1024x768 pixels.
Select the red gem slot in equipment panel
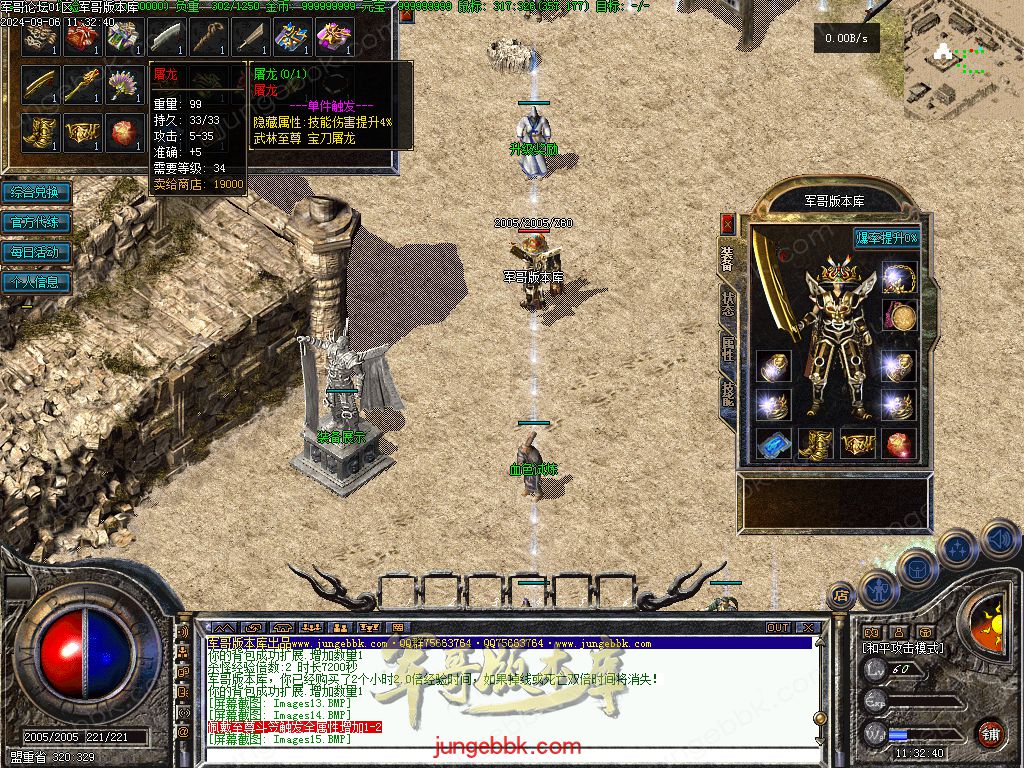click(899, 442)
